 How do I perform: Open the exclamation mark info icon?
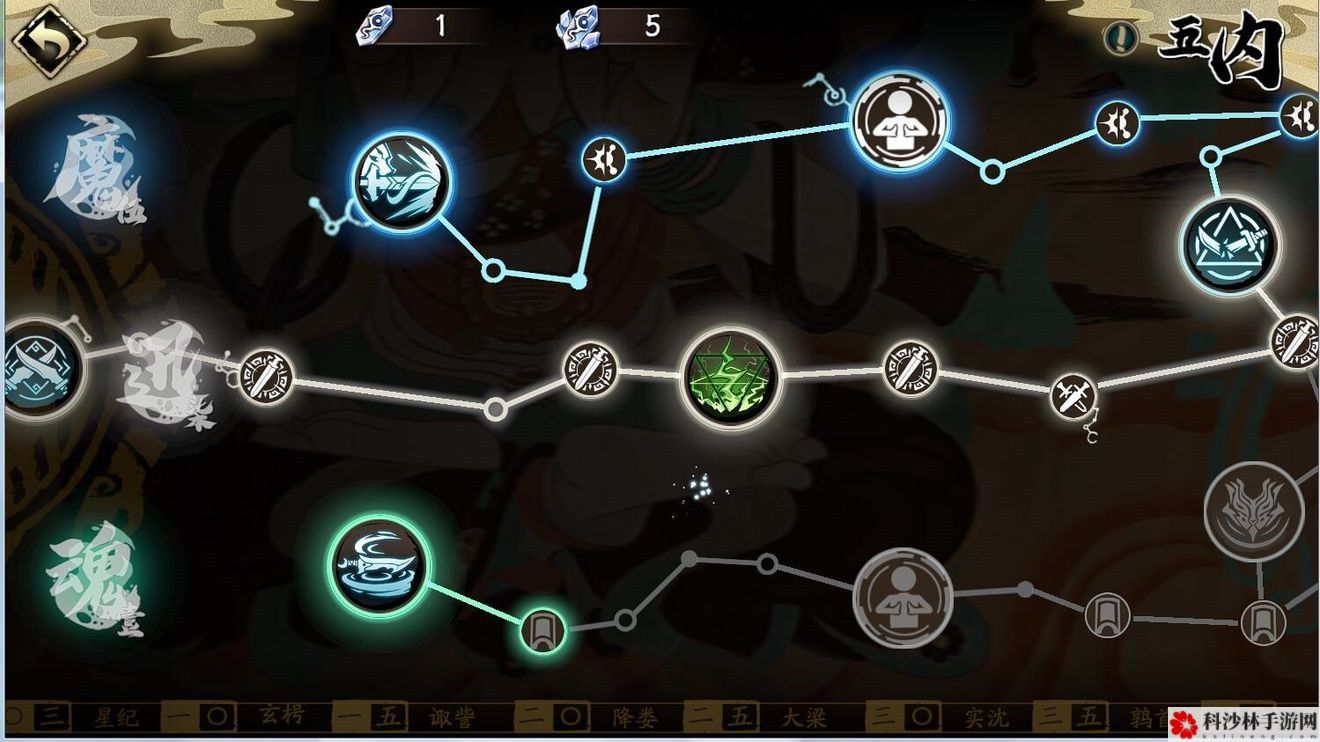pos(1121,39)
